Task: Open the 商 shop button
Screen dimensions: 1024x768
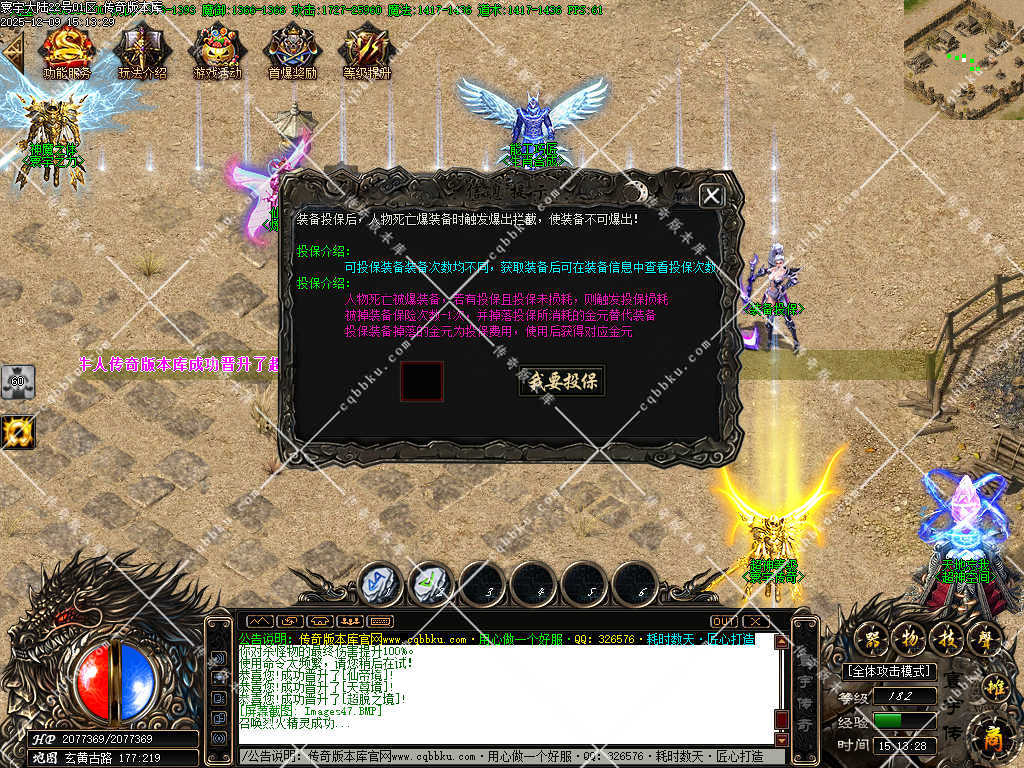Action: click(993, 736)
